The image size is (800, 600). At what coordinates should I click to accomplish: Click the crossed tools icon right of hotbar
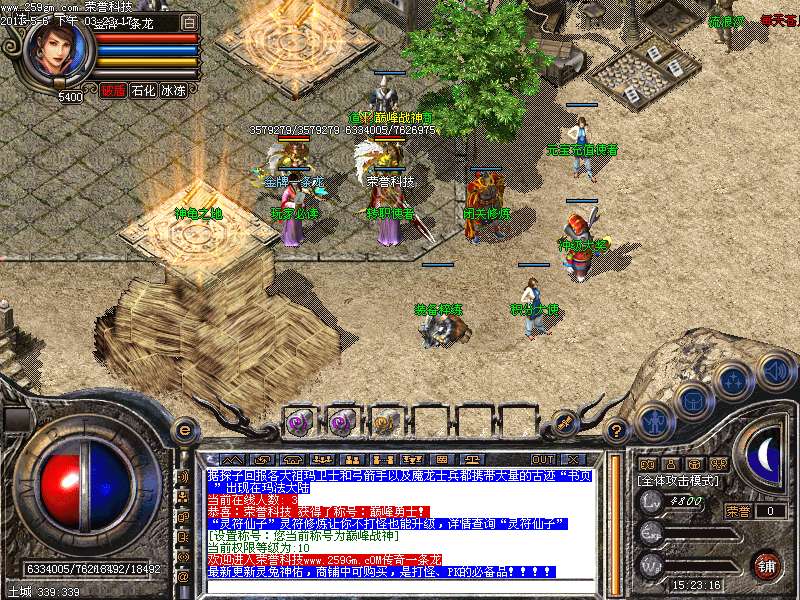tap(562, 422)
